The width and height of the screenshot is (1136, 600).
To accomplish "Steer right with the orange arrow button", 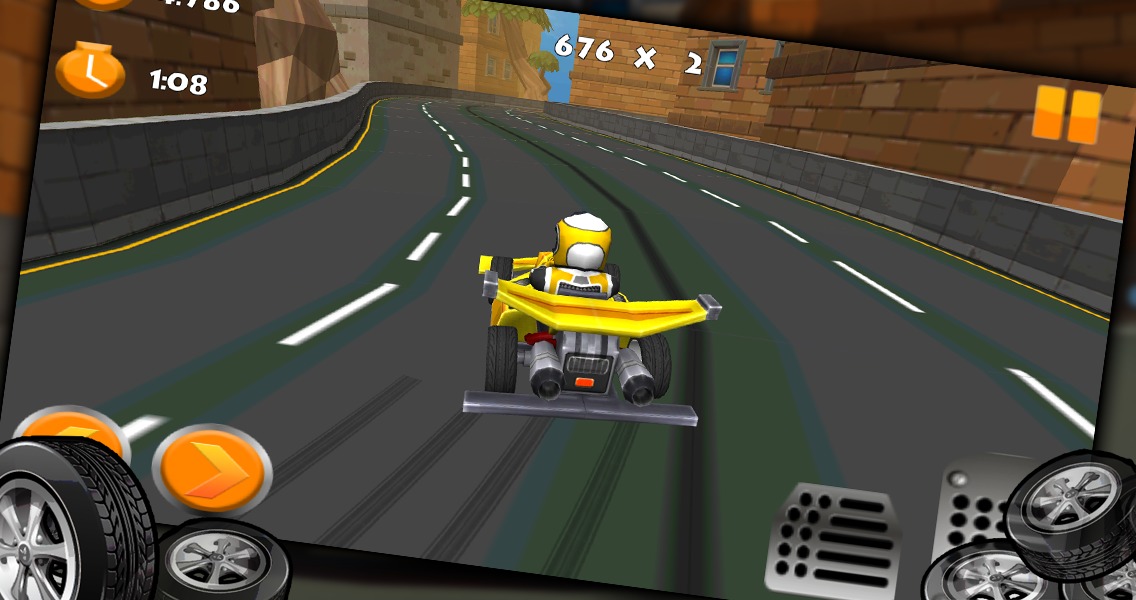I will (211, 469).
